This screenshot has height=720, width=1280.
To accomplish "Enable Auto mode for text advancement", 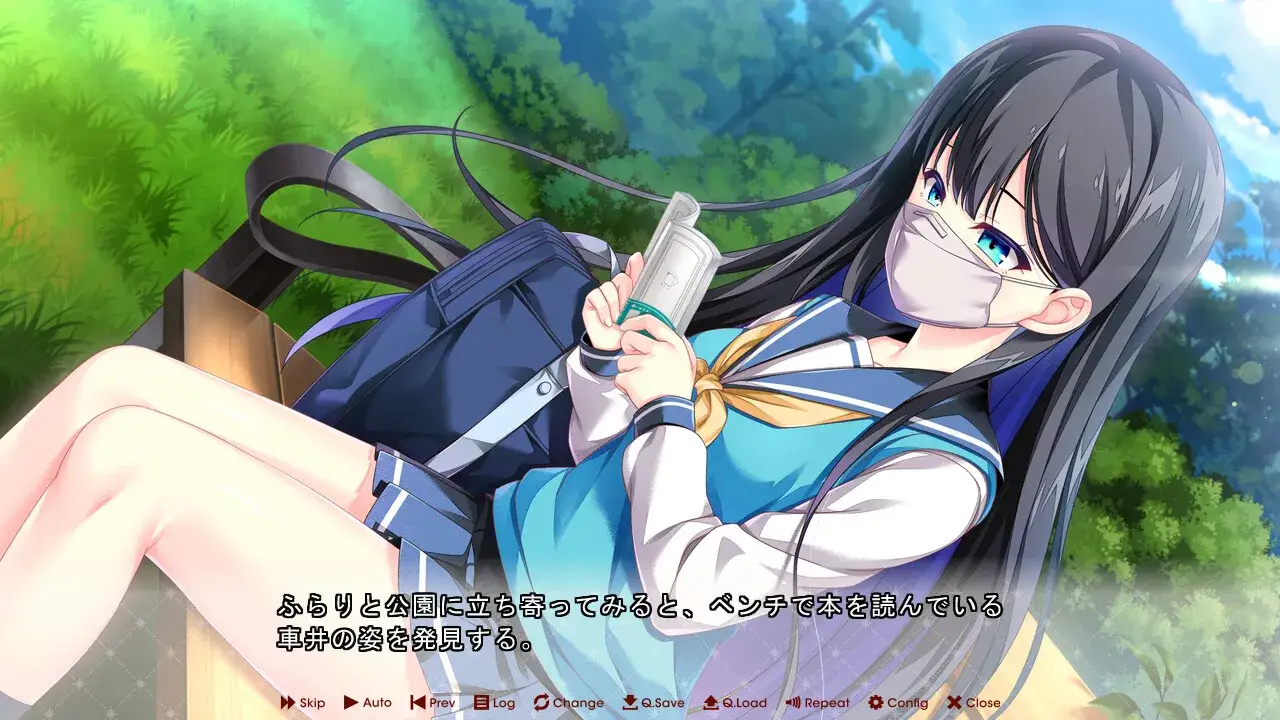I will [366, 703].
